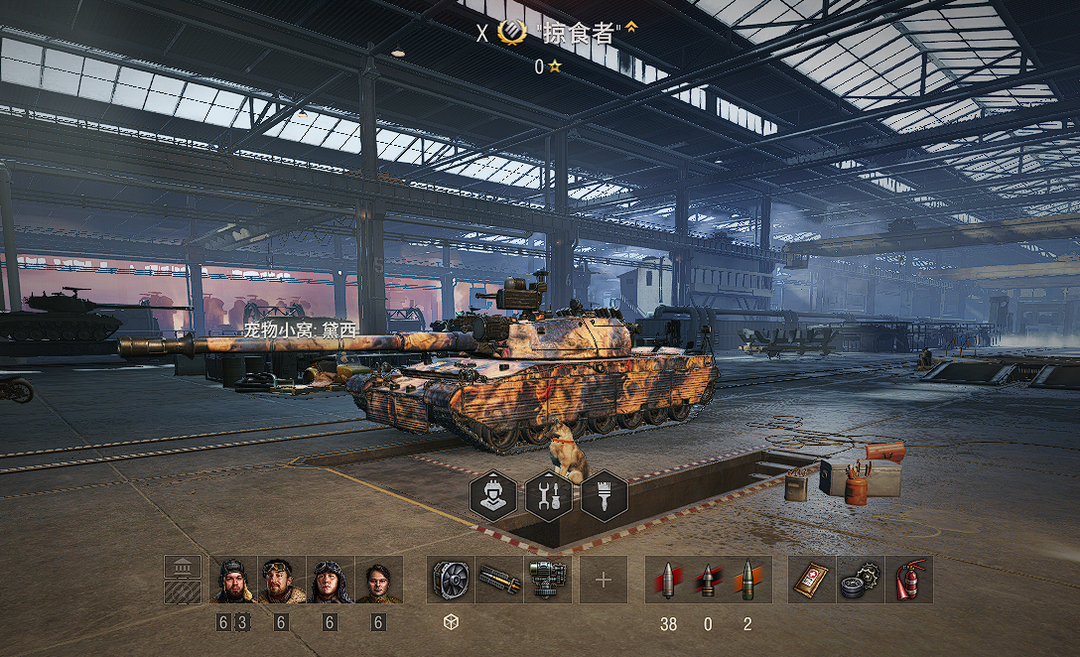Select the crew member wearing a padded tank helmet
Screen dimensions: 1080x657
[x=330, y=580]
